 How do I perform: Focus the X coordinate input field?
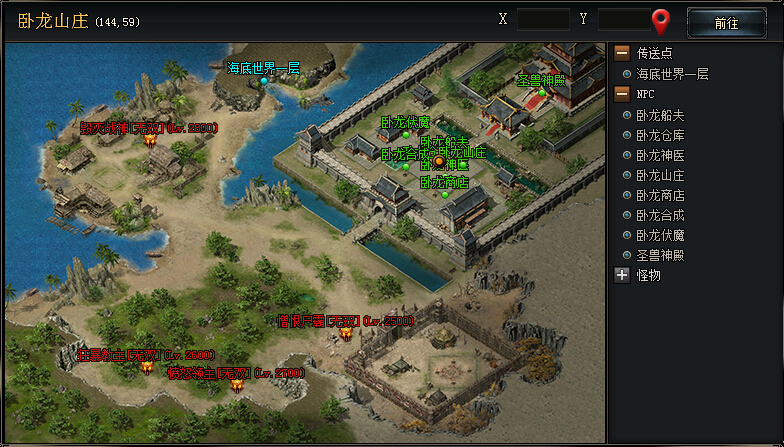pyautogui.click(x=543, y=20)
